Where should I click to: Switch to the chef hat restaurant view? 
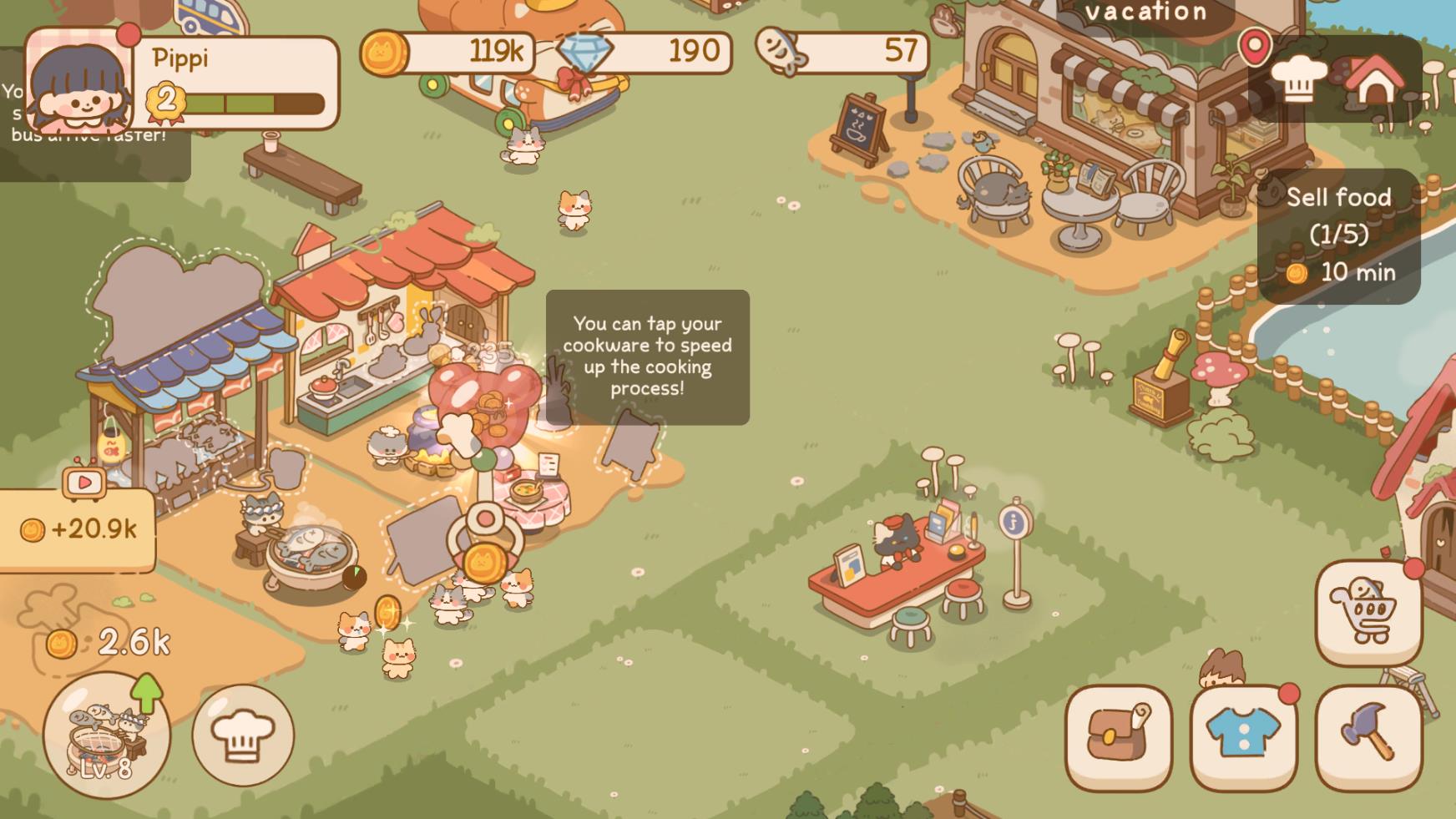[x=1298, y=79]
